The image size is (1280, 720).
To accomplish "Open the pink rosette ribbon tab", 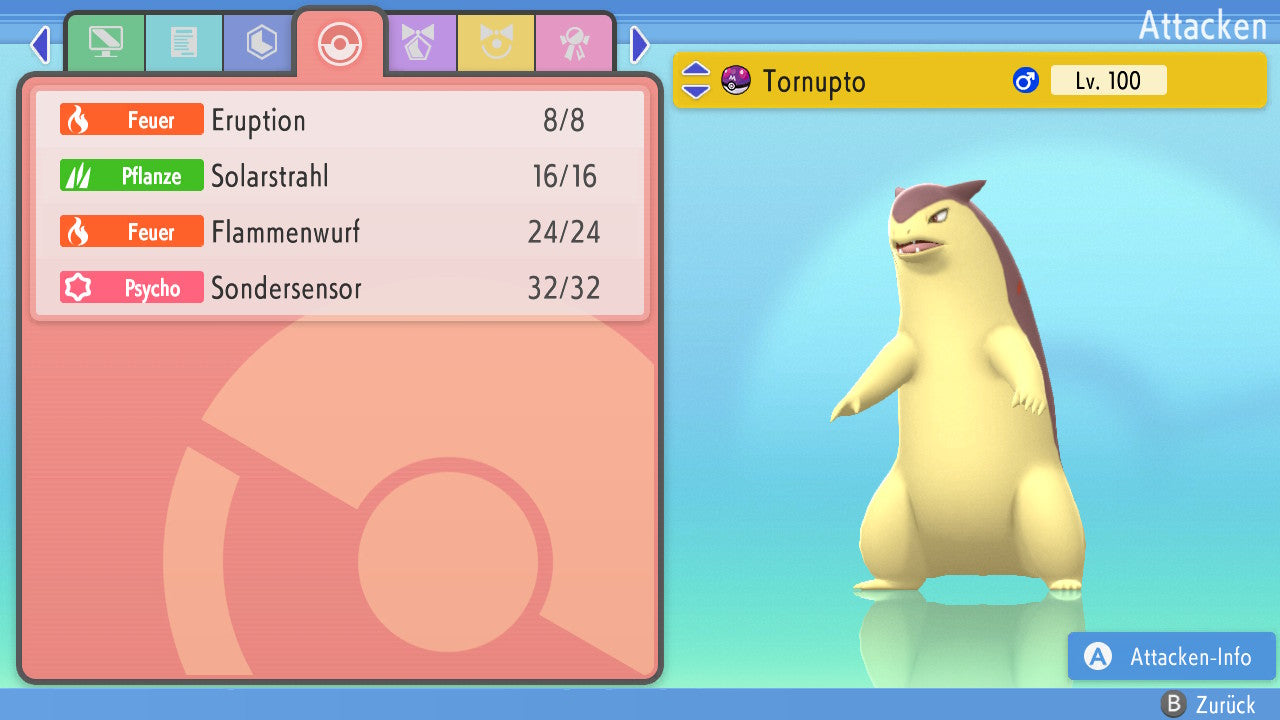I will [574, 43].
